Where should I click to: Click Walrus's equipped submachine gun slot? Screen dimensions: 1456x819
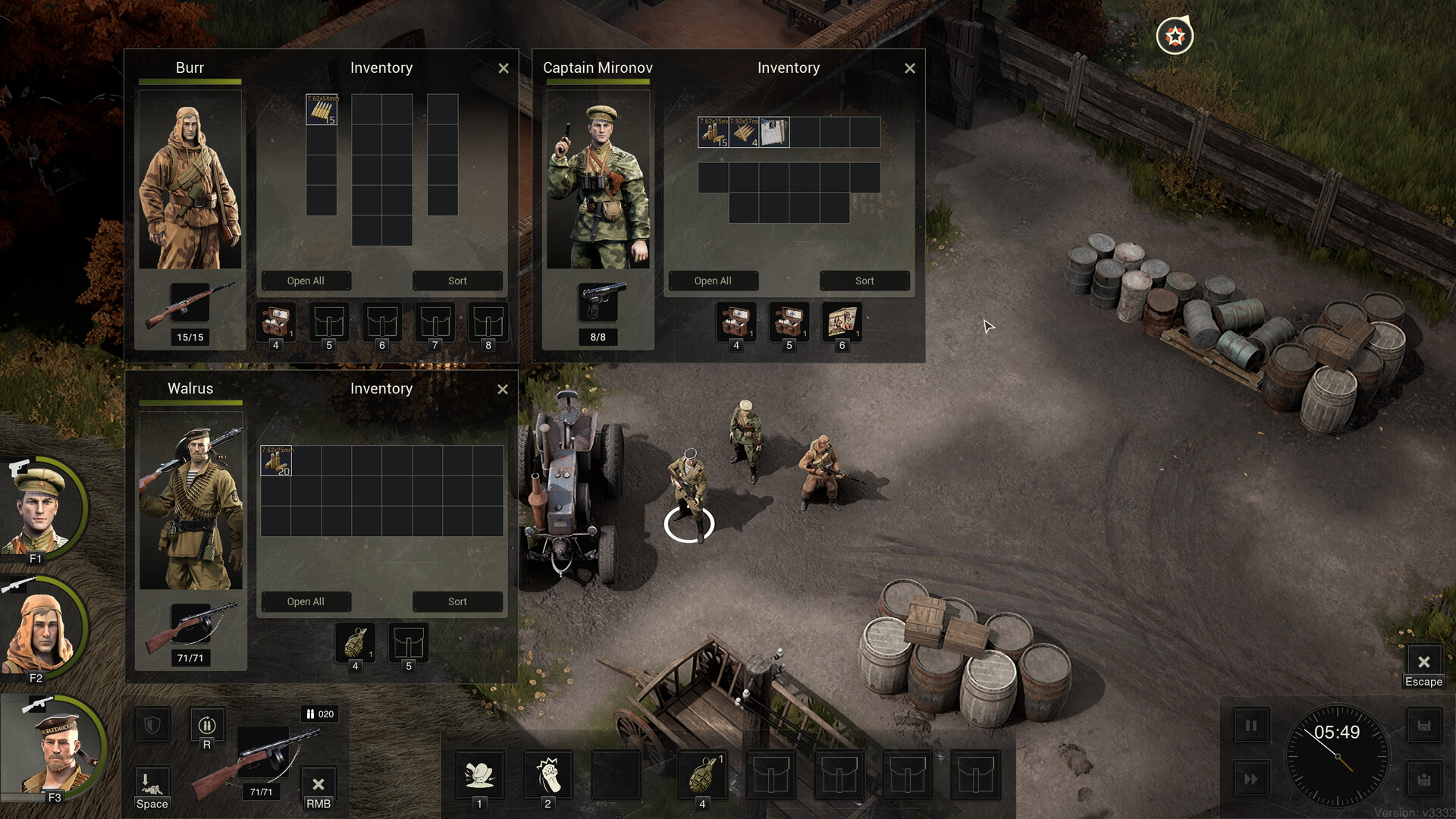coord(190,627)
